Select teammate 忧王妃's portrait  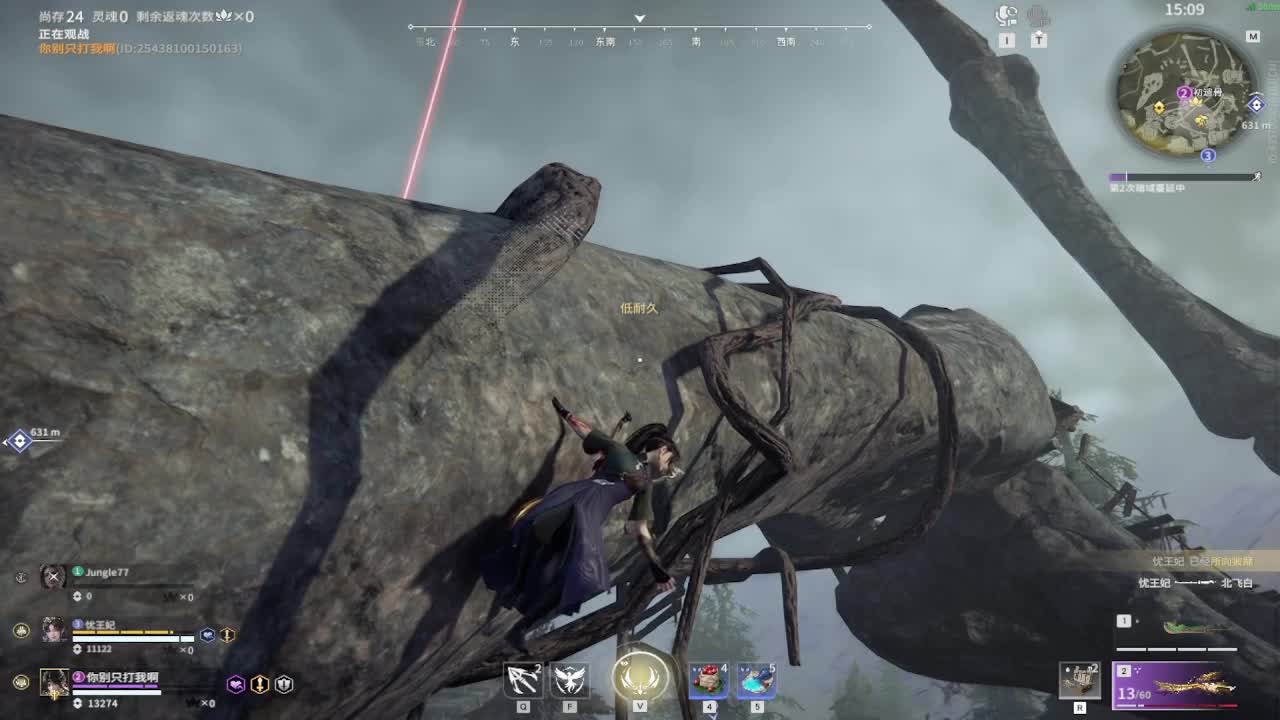click(53, 629)
